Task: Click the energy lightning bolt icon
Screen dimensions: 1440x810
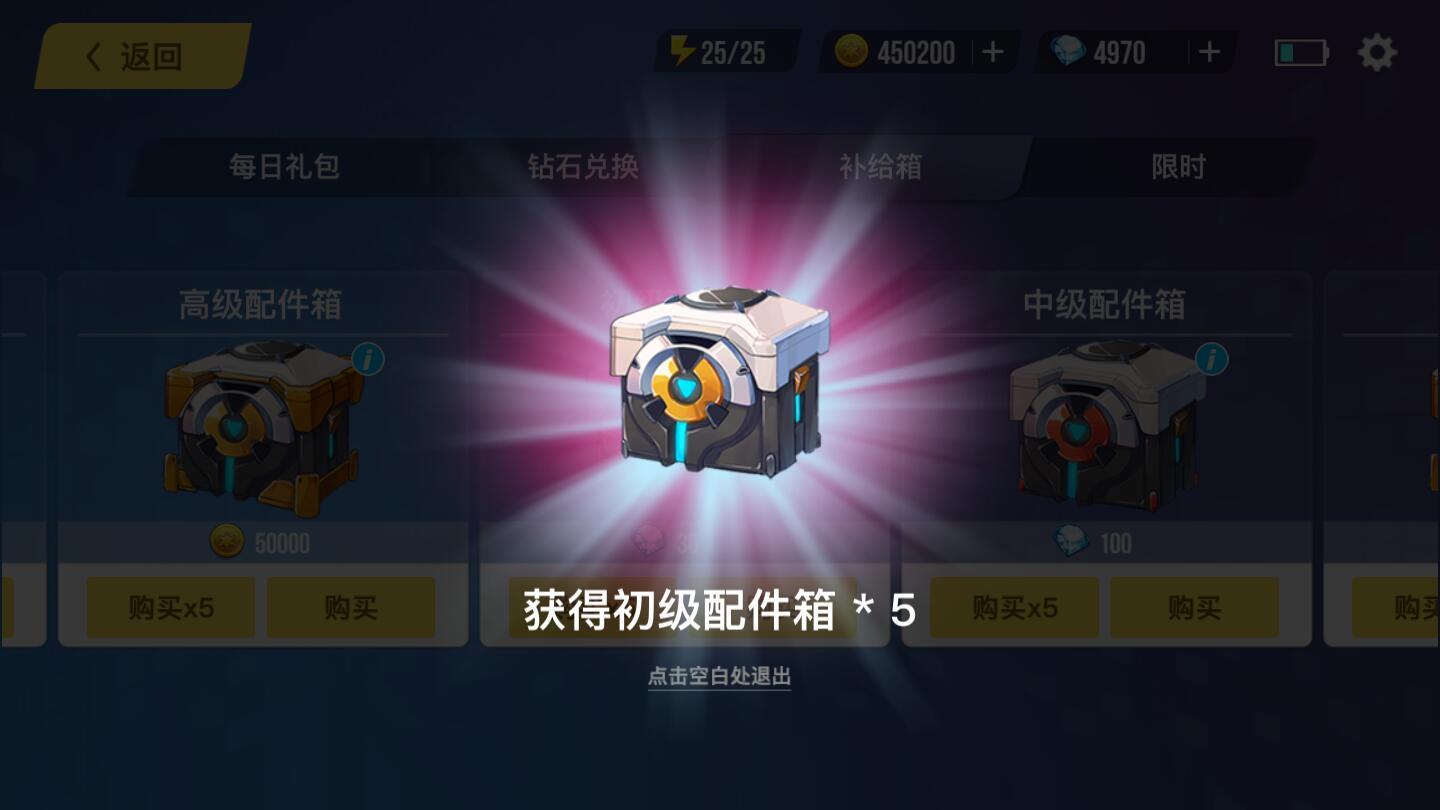Action: (x=684, y=50)
